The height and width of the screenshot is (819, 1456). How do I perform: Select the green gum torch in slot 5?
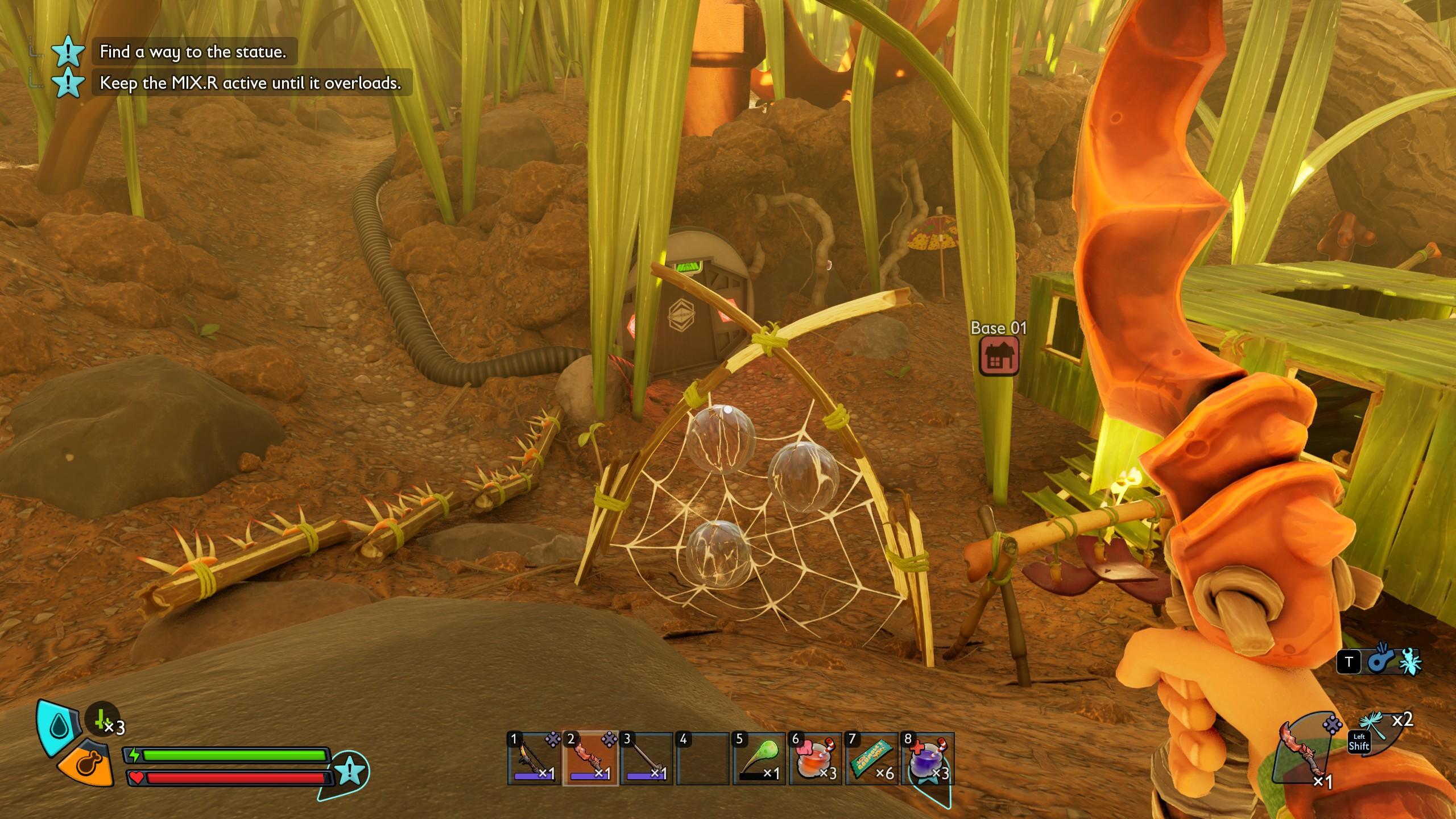click(759, 759)
